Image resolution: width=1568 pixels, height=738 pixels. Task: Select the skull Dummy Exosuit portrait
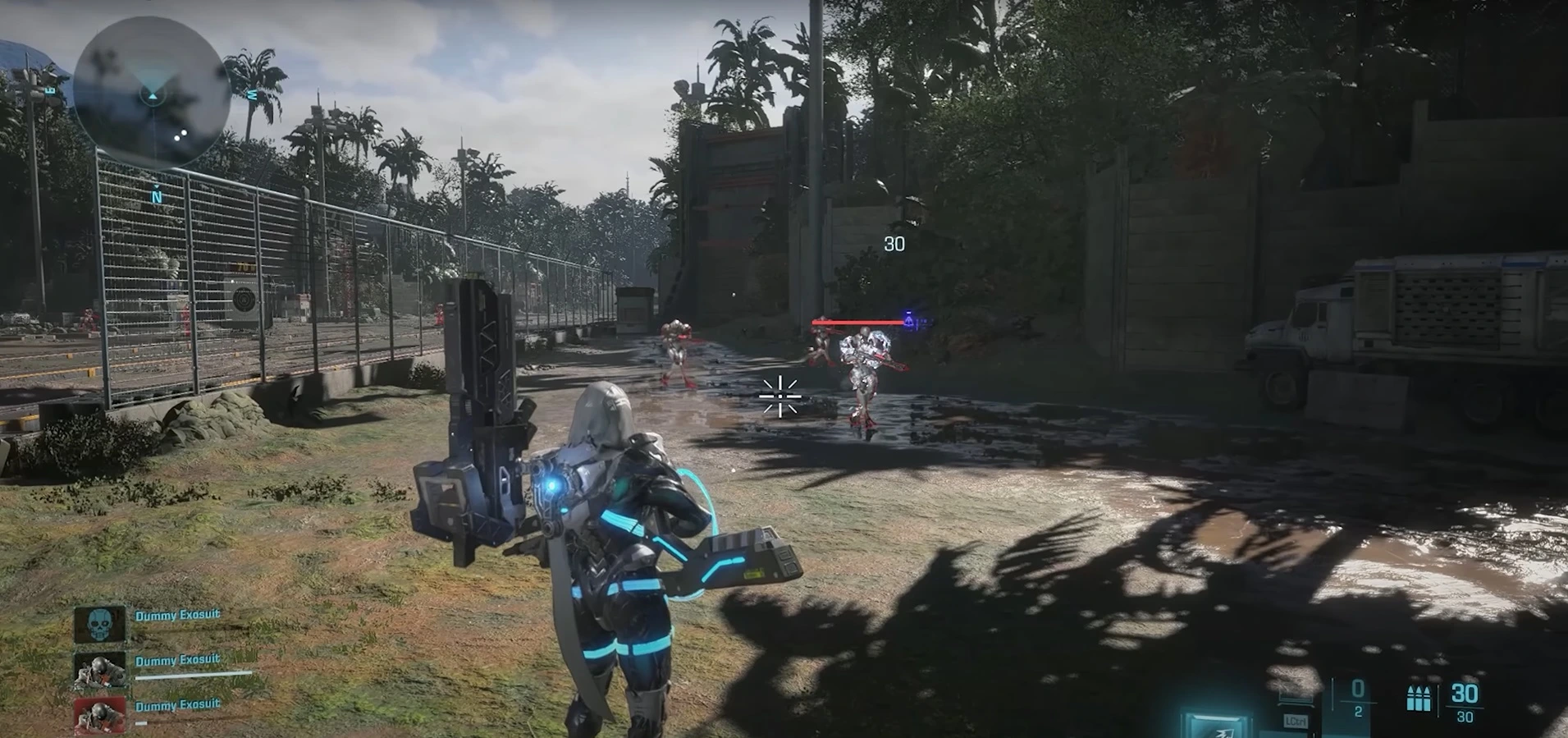[x=100, y=624]
